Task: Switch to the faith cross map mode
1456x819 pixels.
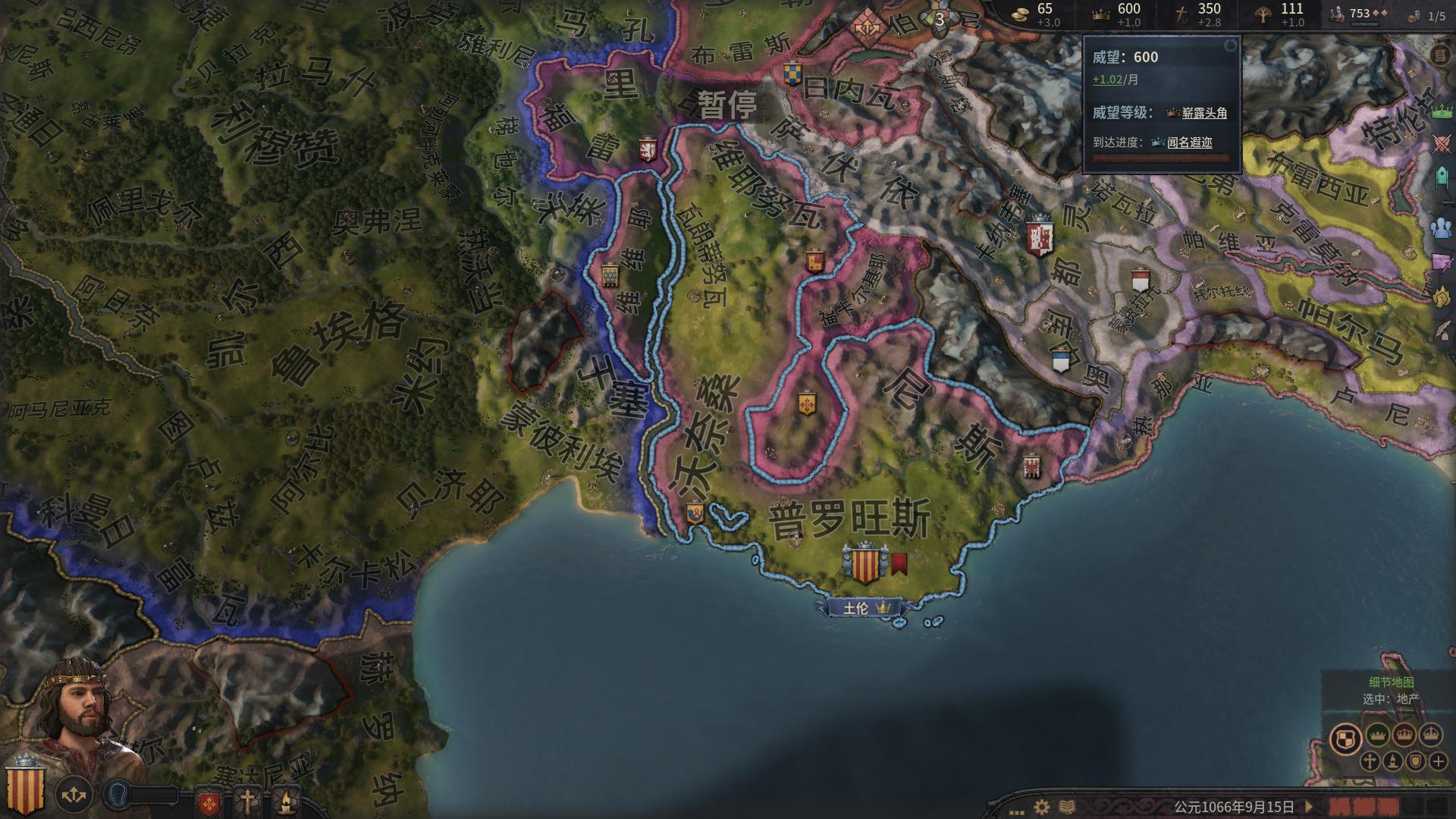Action: point(1370,761)
